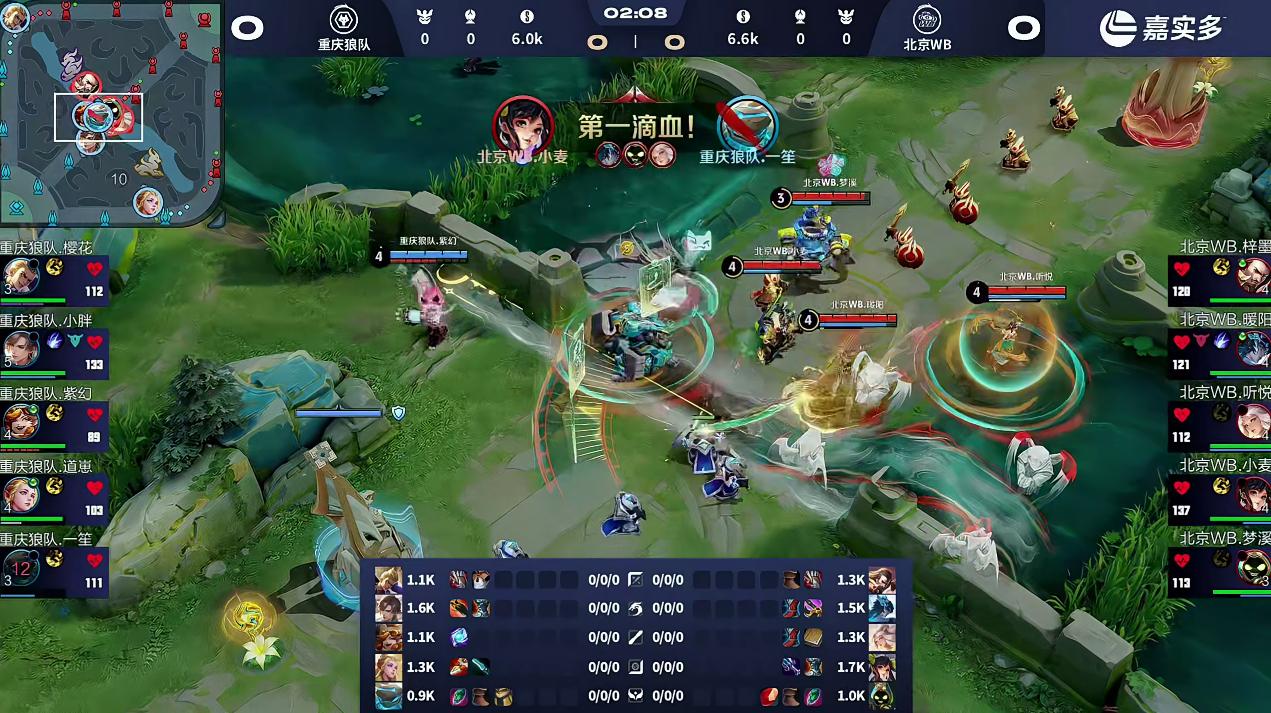Choose the scoreboard hero with 1.0K gold
This screenshot has width=1271, height=713.
point(881,696)
